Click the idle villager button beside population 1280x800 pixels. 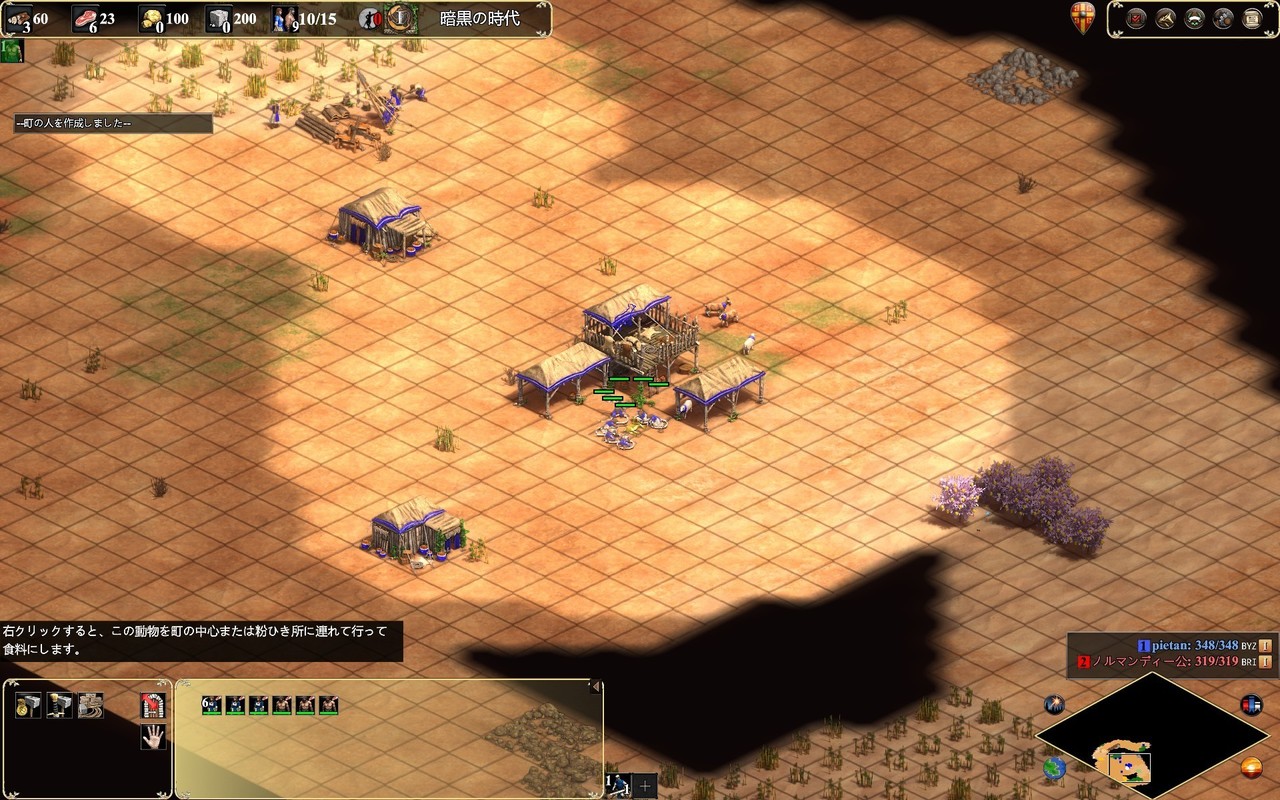pos(370,18)
